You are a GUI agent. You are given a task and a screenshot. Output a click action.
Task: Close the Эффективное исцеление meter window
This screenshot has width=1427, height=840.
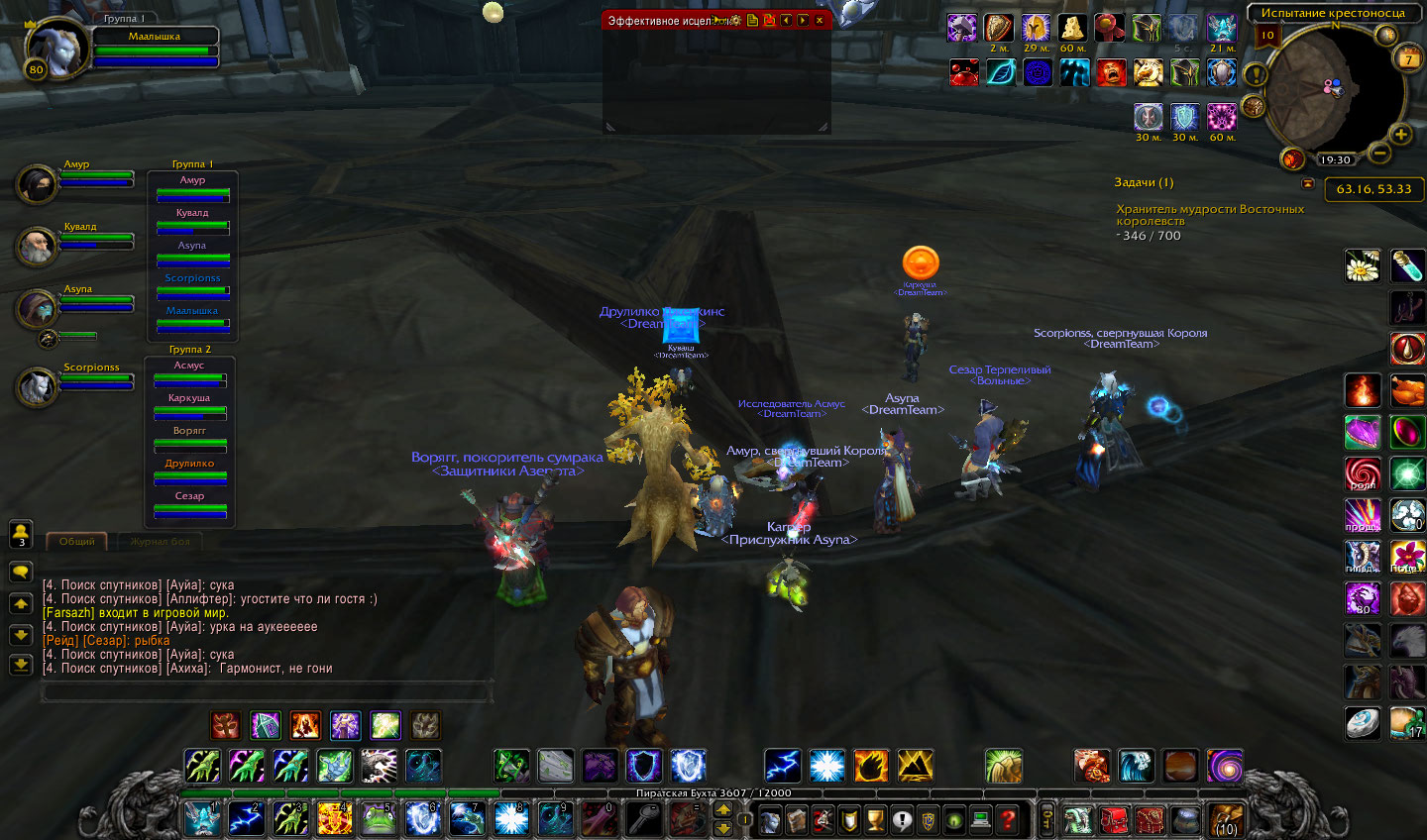pyautogui.click(x=820, y=20)
